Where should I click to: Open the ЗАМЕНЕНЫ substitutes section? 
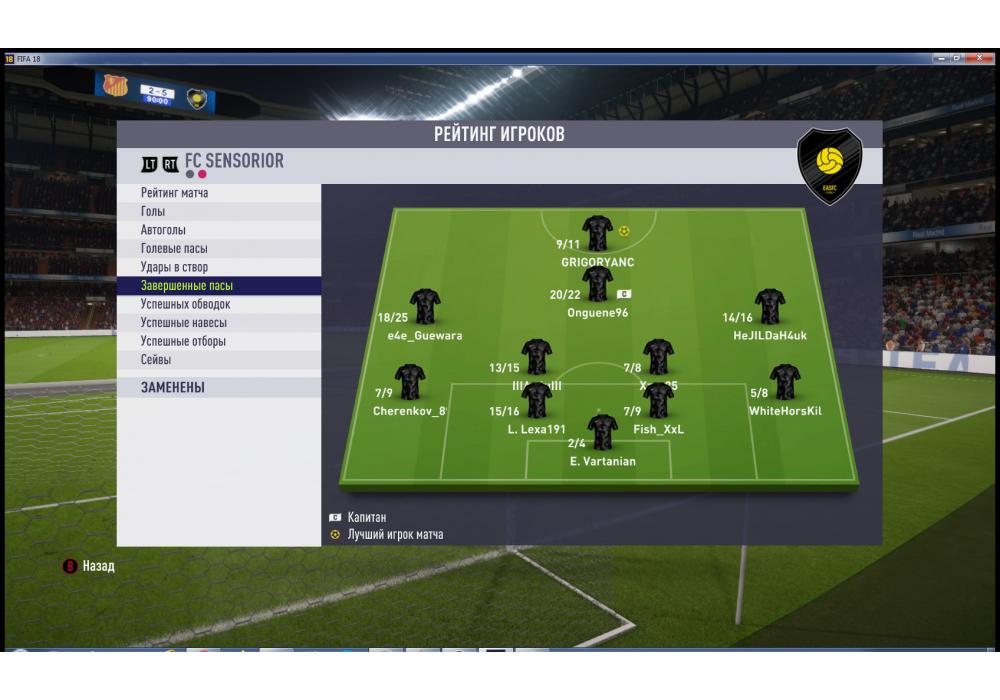click(173, 388)
